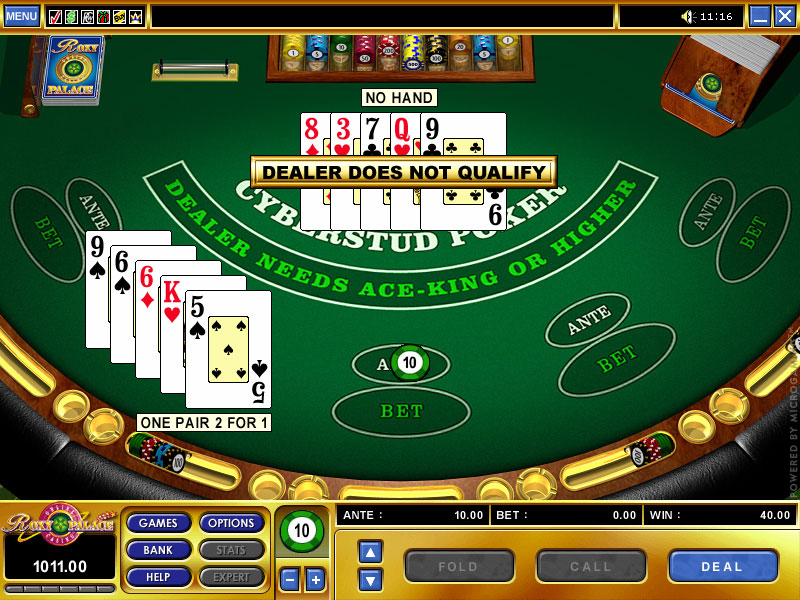Deal a new hand

[x=722, y=566]
